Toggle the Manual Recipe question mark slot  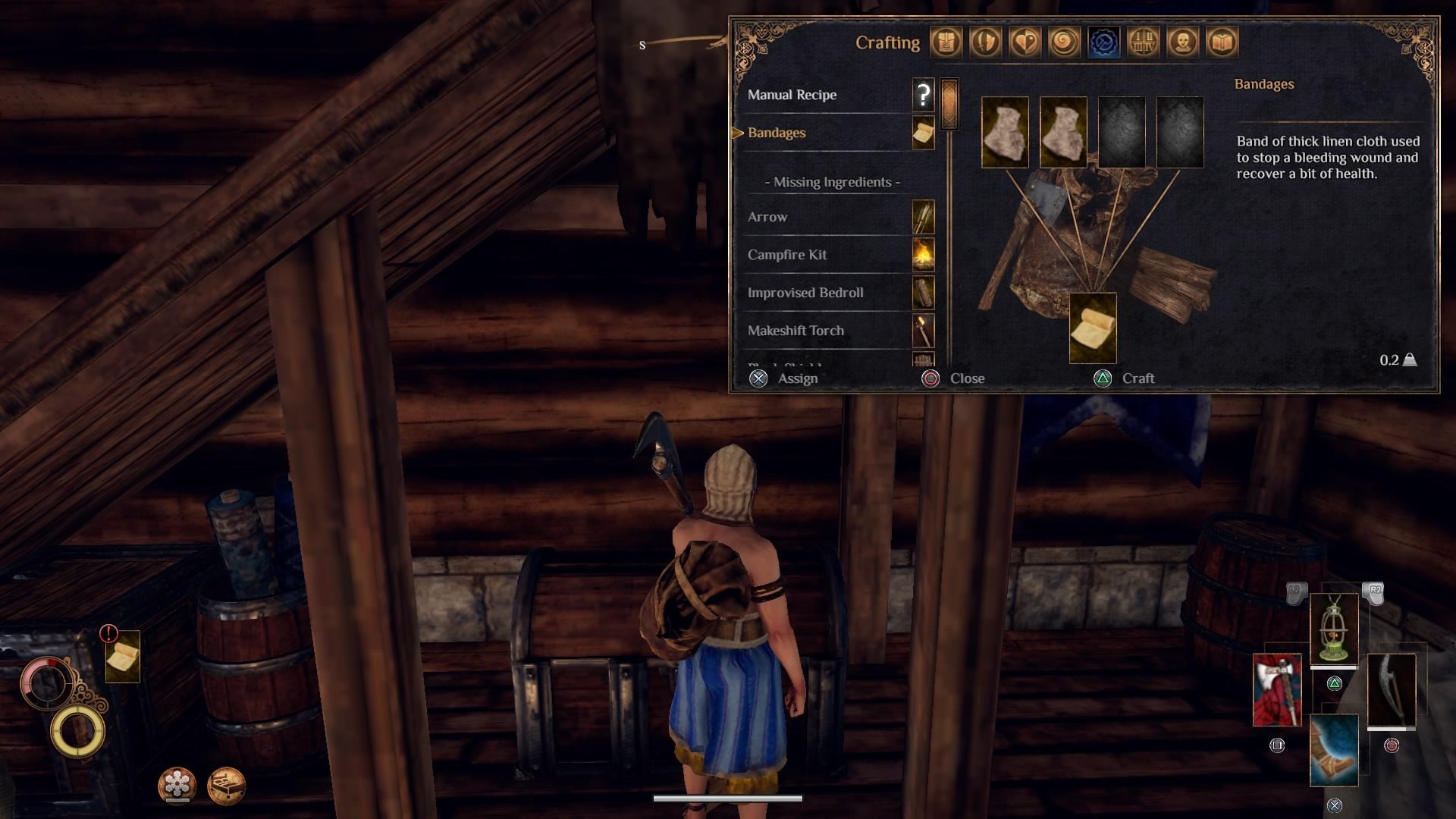[x=922, y=95]
